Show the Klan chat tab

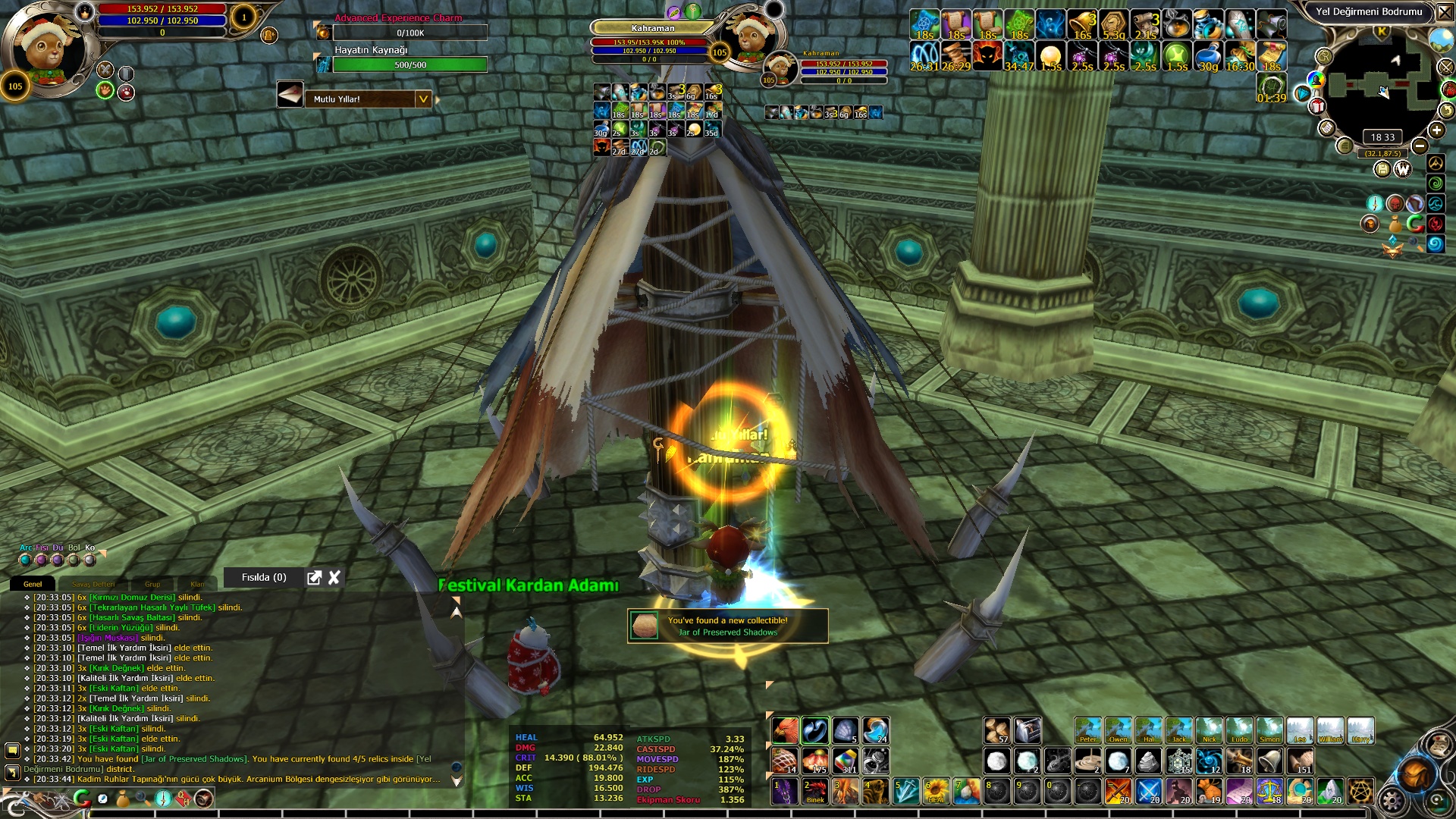(197, 584)
